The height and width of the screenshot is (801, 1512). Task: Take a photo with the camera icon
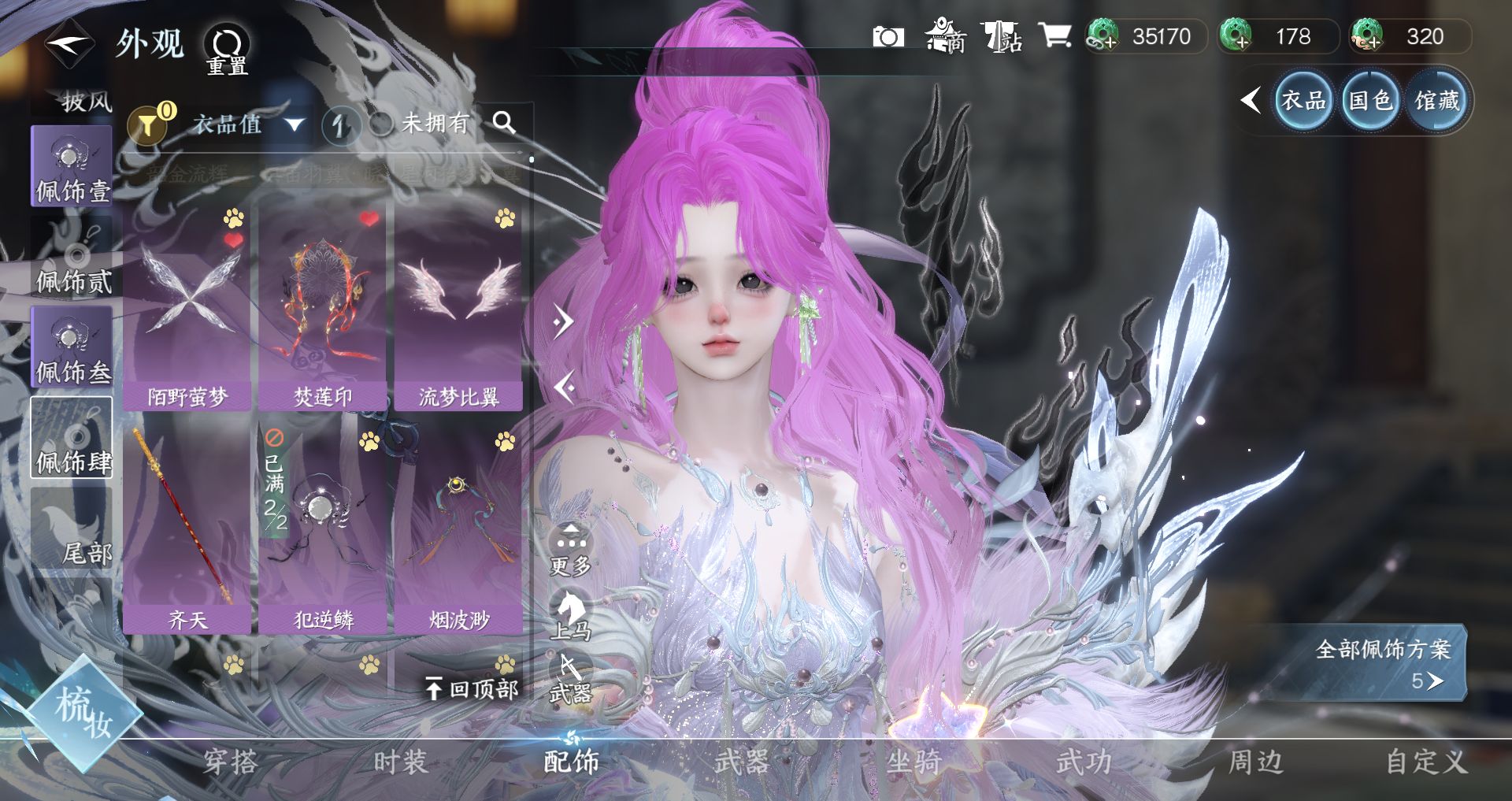888,37
